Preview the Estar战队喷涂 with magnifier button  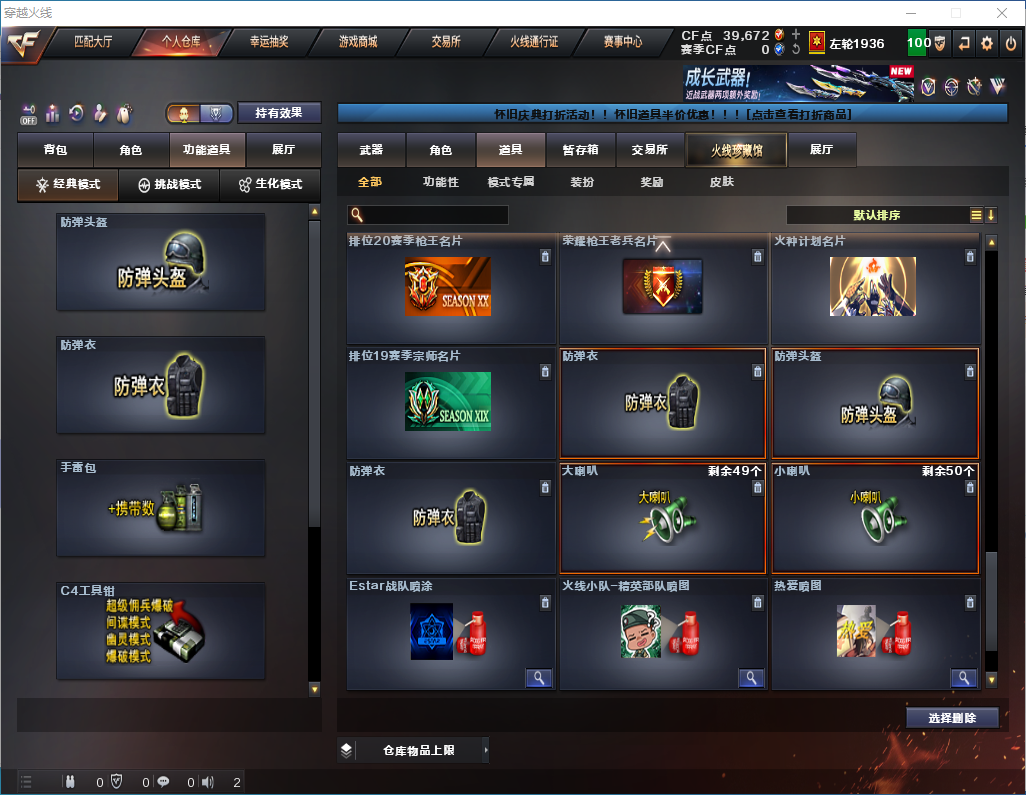[x=538, y=678]
